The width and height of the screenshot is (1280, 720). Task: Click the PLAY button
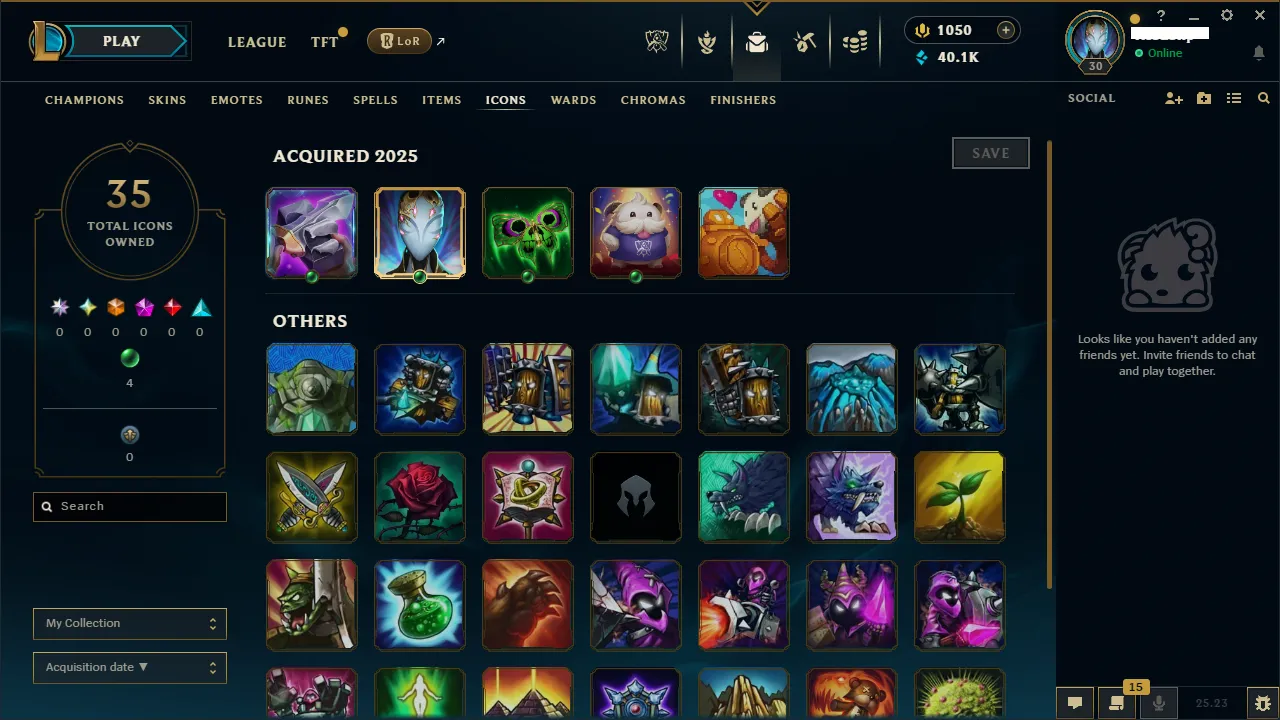coord(121,41)
